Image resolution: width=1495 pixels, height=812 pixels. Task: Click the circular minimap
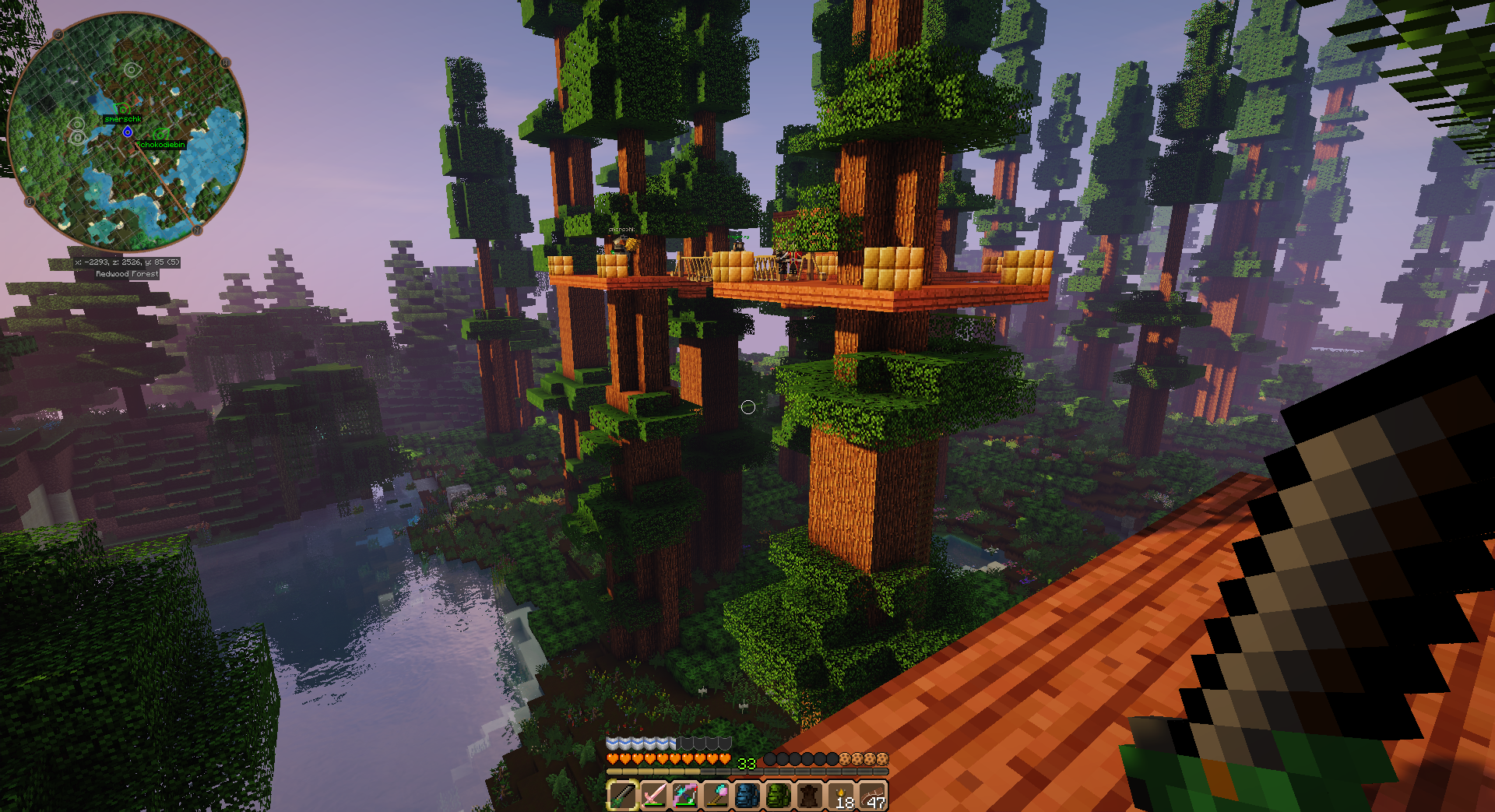[x=127, y=131]
